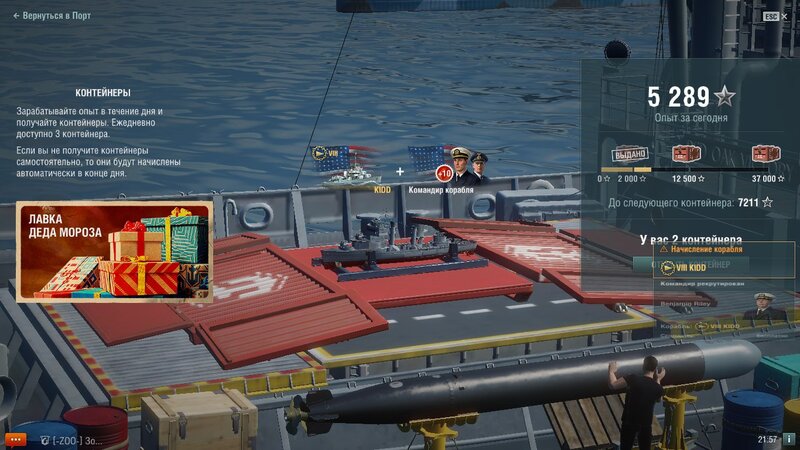Select the 37 000 XP container icon
Viewport: 800px width, 450px height.
coord(765,154)
